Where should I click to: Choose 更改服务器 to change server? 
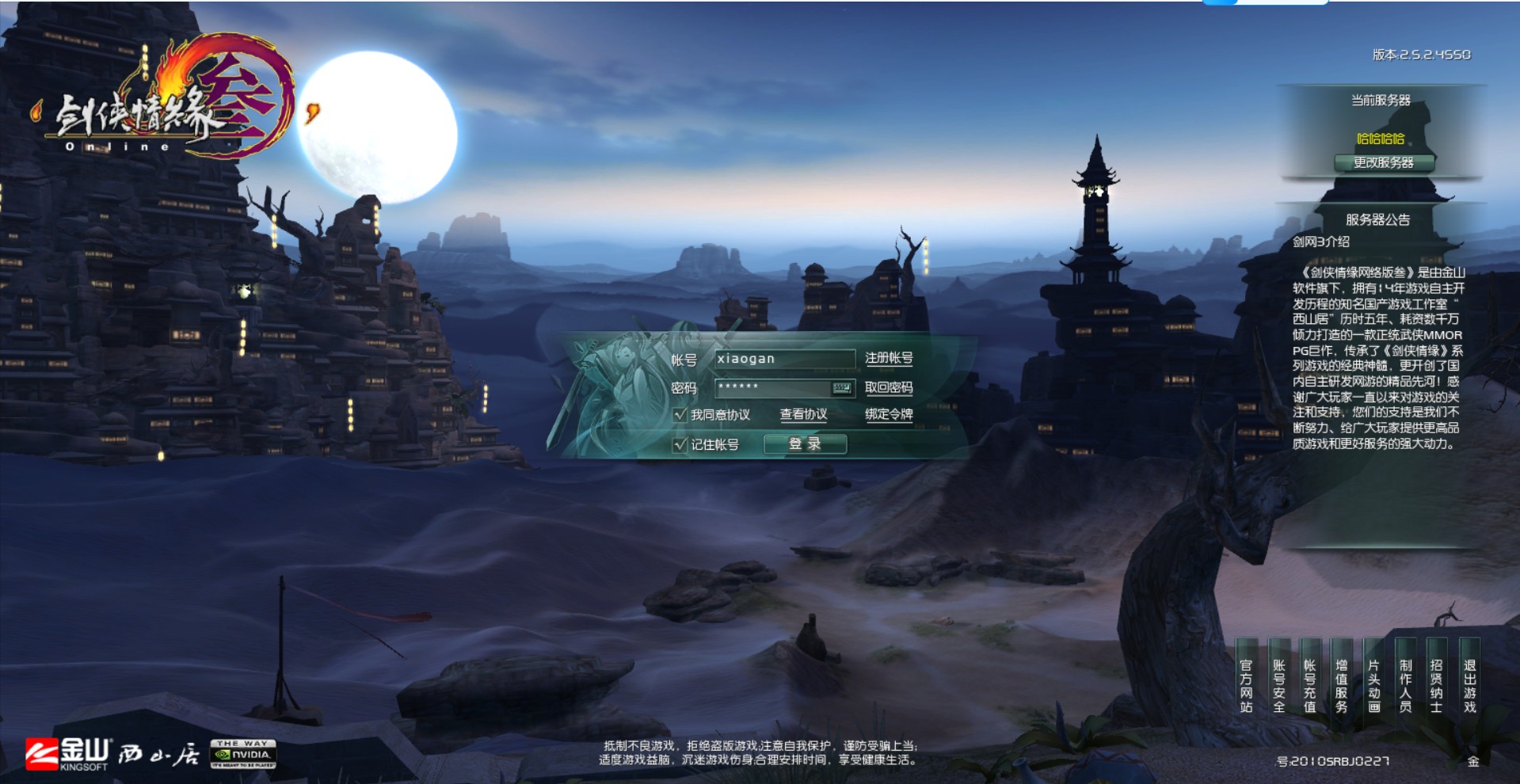coord(1383,163)
